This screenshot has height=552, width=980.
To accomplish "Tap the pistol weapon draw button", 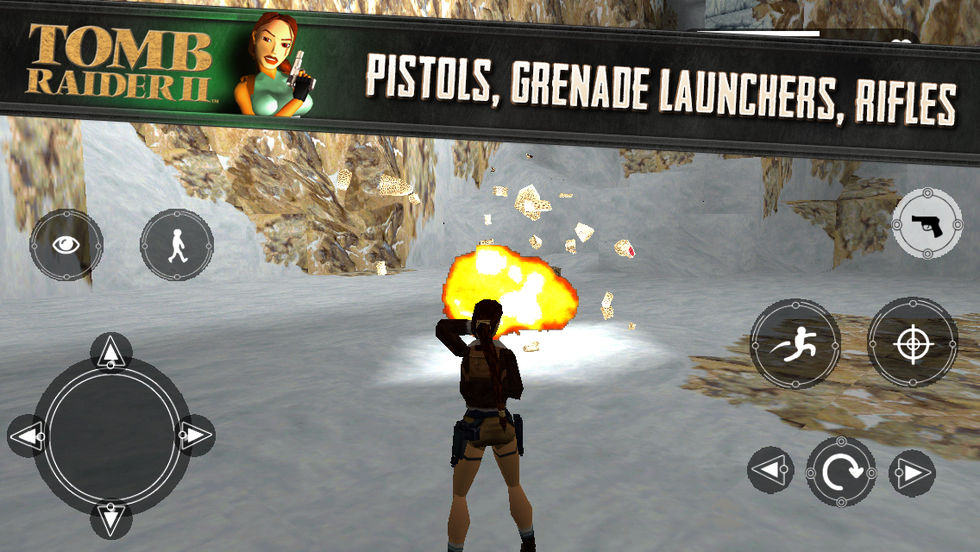I will tap(926, 226).
